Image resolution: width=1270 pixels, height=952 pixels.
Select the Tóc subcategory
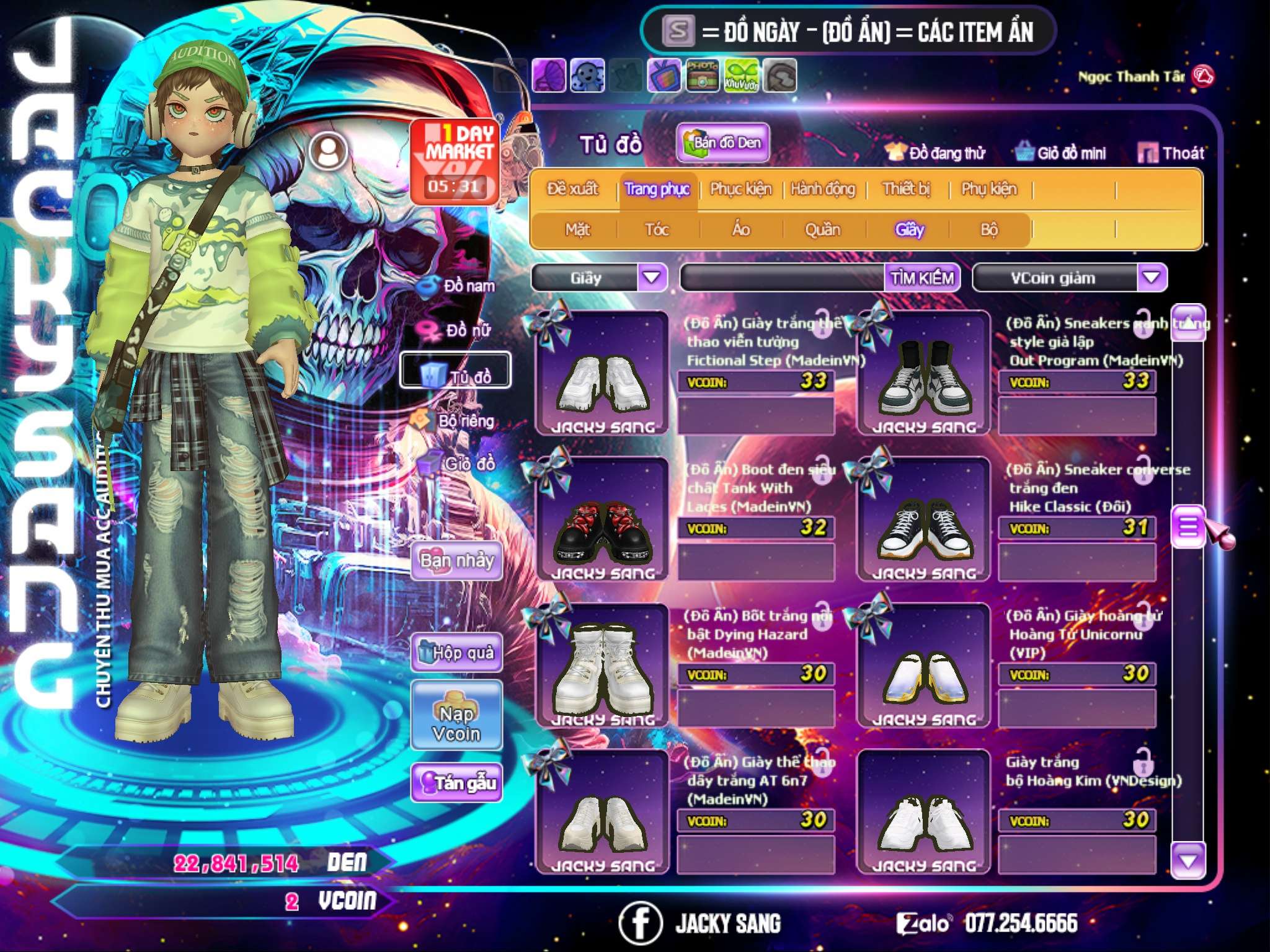[x=657, y=230]
